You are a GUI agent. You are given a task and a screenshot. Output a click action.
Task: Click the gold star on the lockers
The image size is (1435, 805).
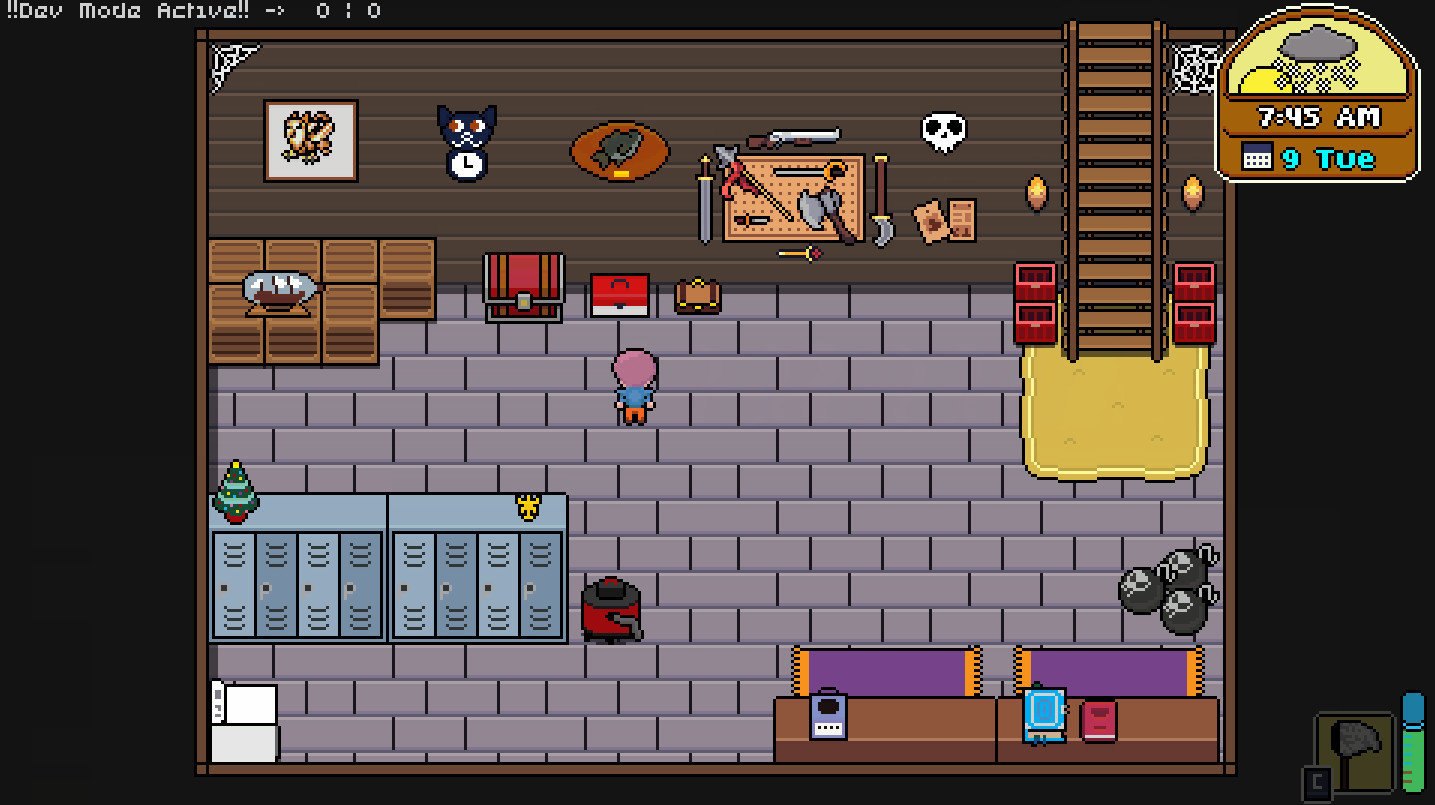coord(527,506)
